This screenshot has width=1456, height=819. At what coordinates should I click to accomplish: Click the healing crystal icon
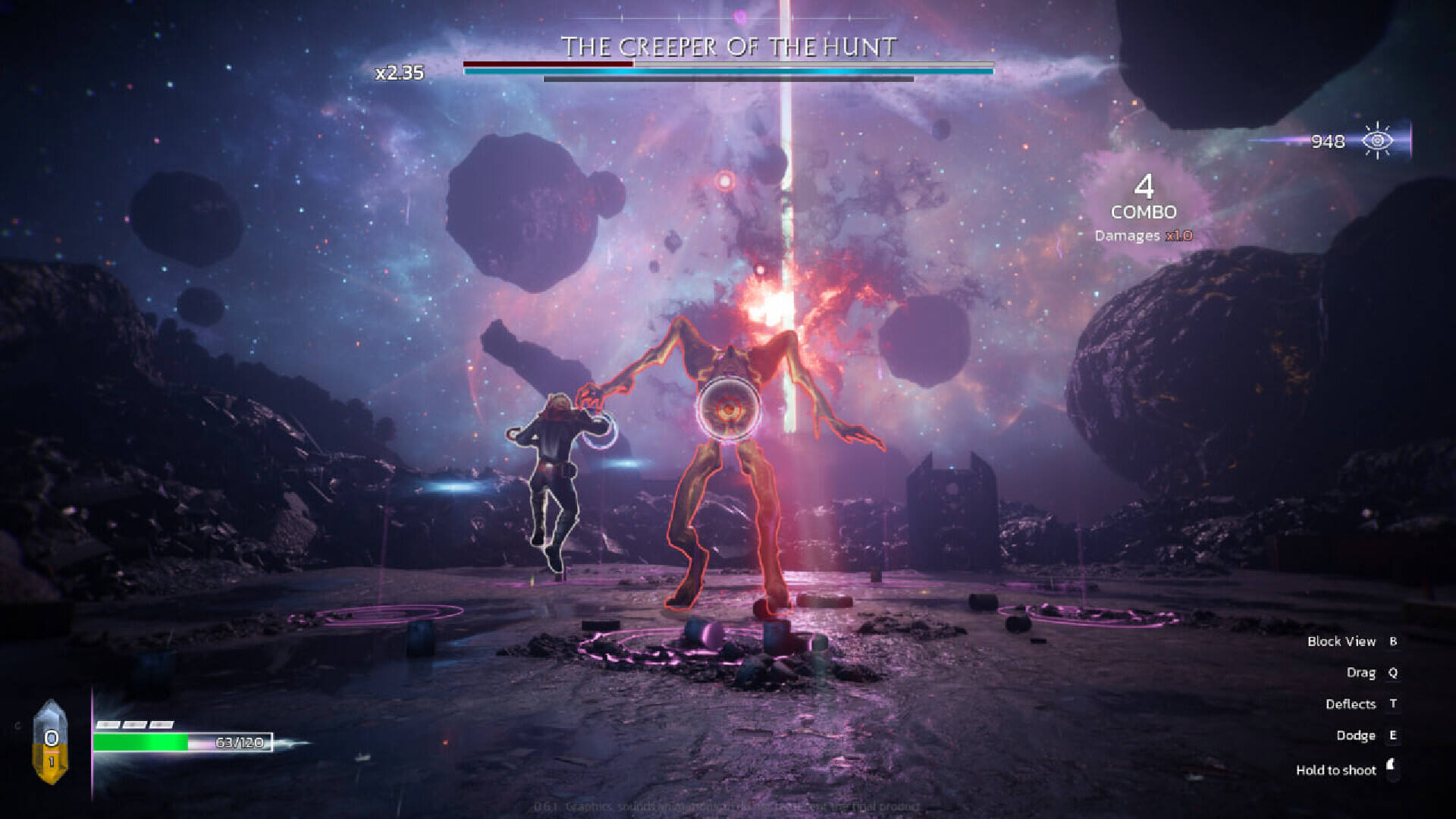(51, 742)
